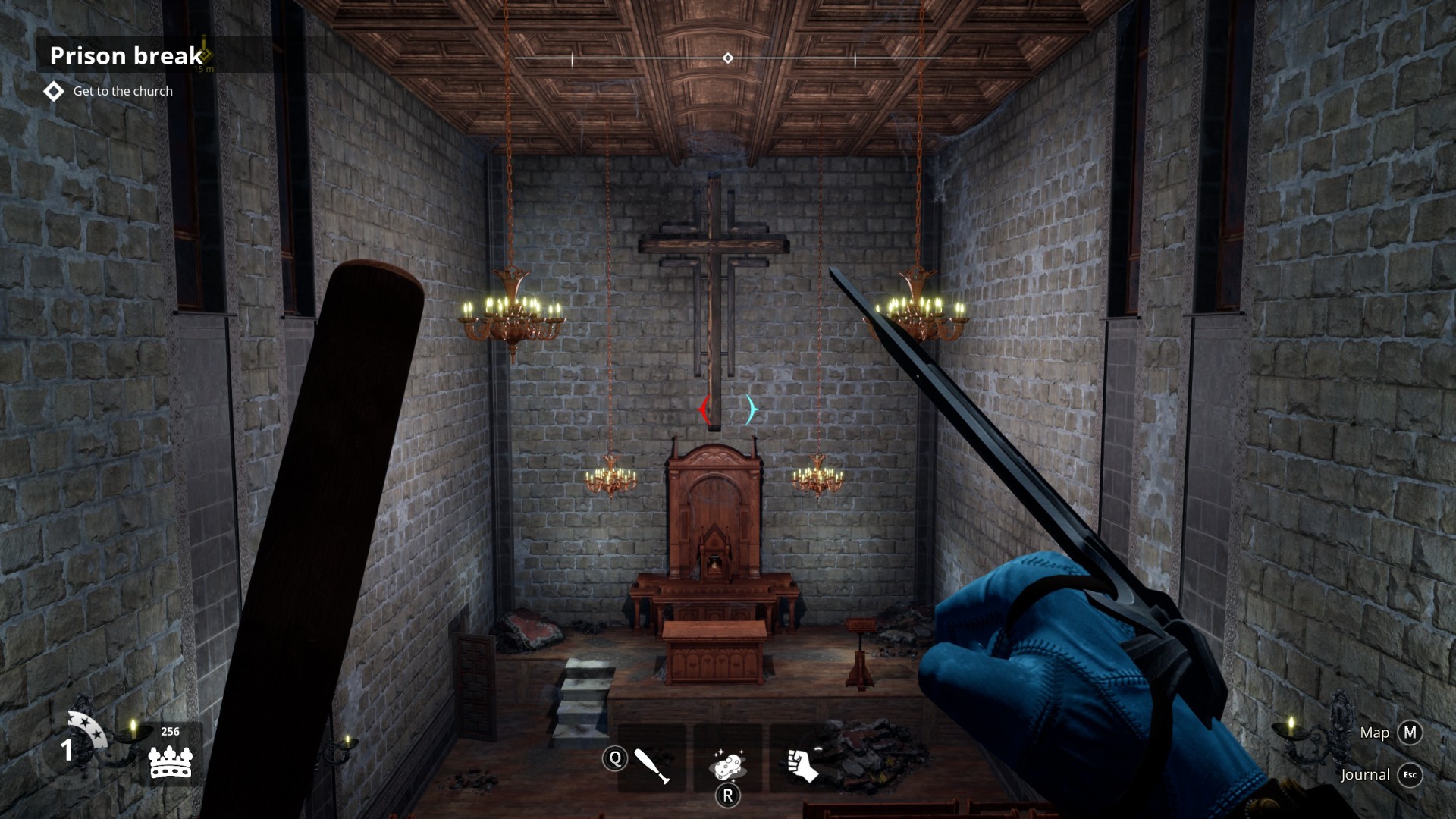Click the diamond marker on the compass bar
Screen dimensions: 1456x819
pyautogui.click(x=728, y=56)
